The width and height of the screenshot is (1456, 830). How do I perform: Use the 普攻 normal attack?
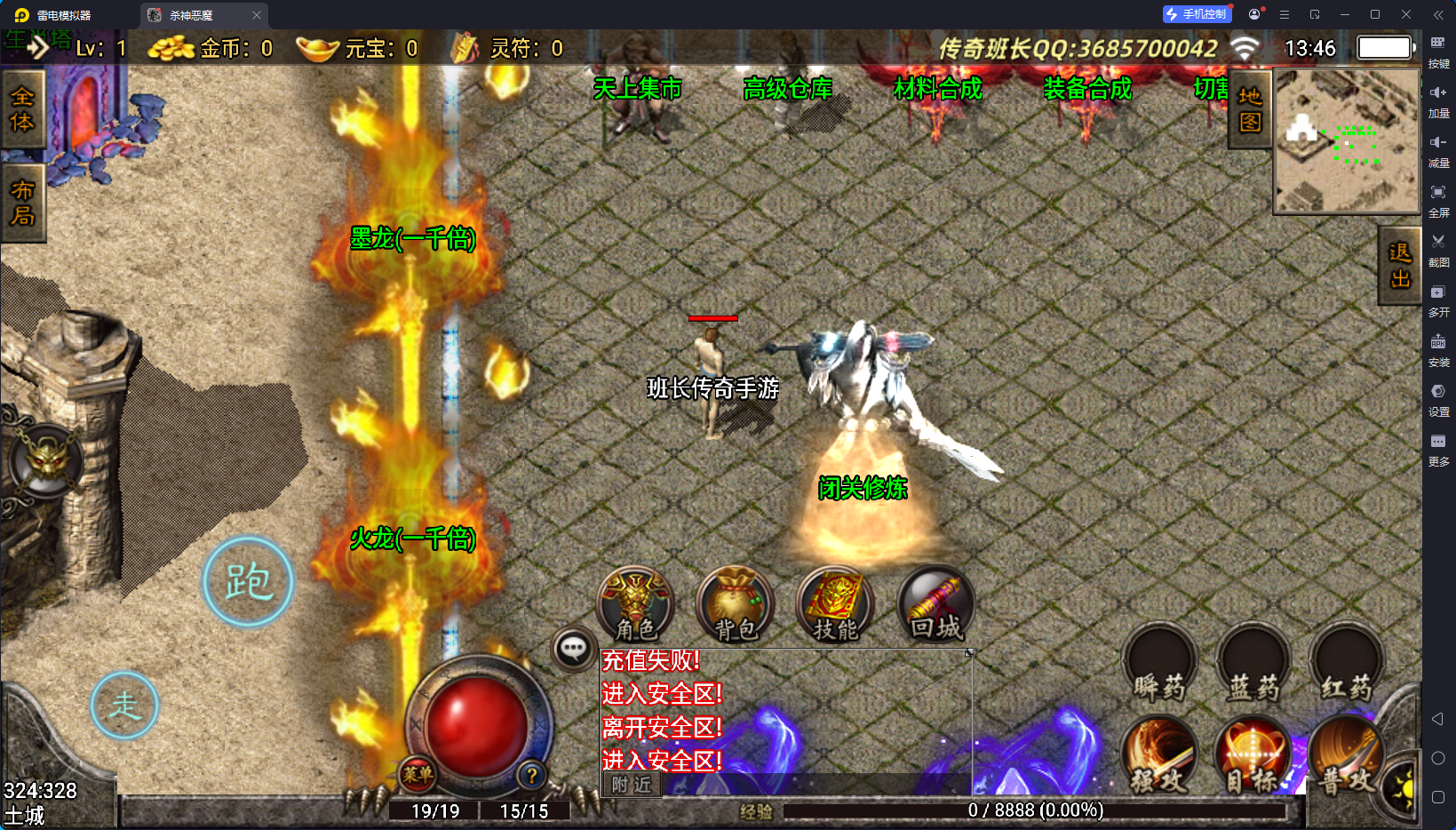[x=1345, y=754]
